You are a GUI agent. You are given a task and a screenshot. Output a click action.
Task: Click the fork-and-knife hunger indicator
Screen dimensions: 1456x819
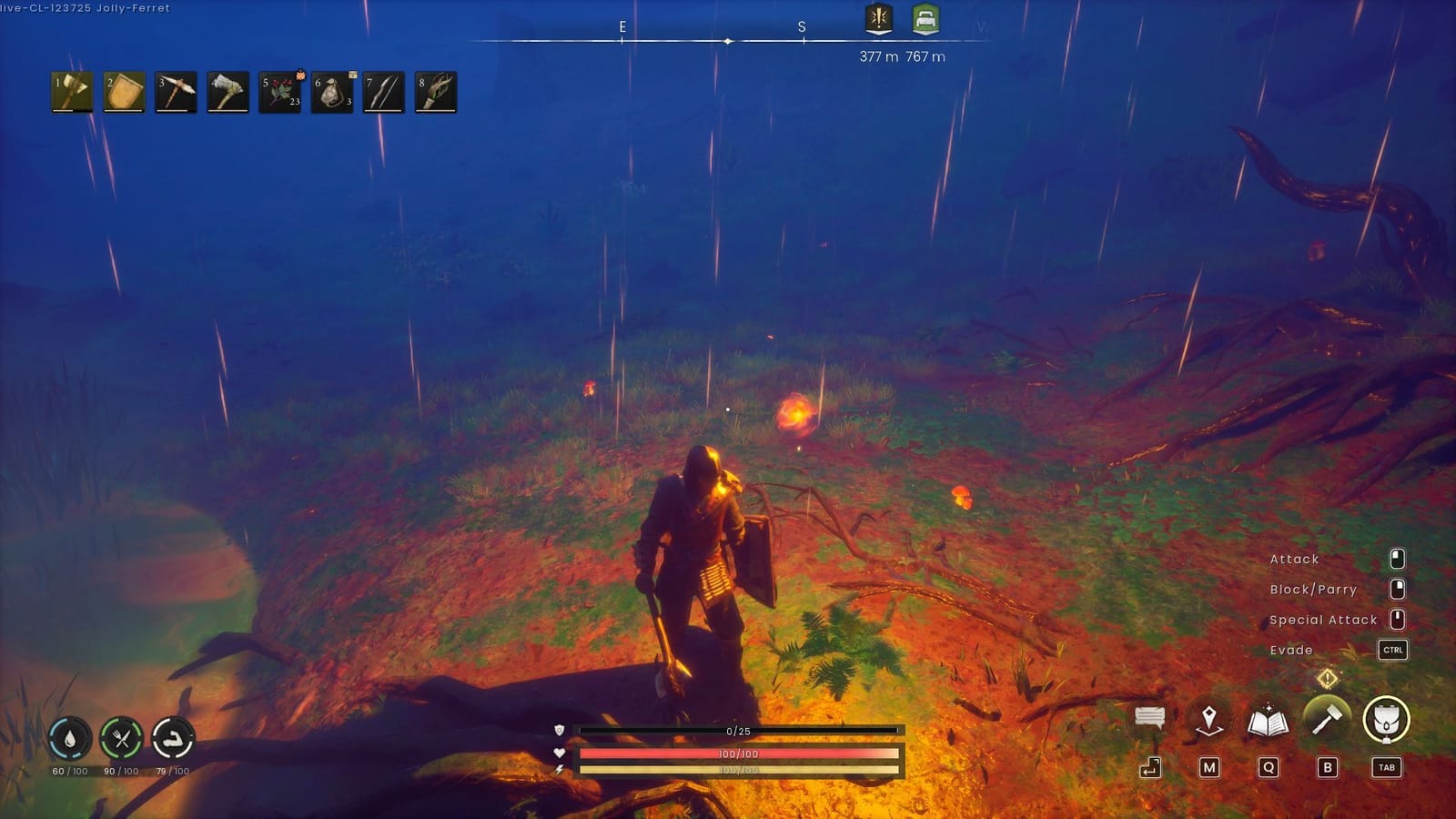point(120,738)
